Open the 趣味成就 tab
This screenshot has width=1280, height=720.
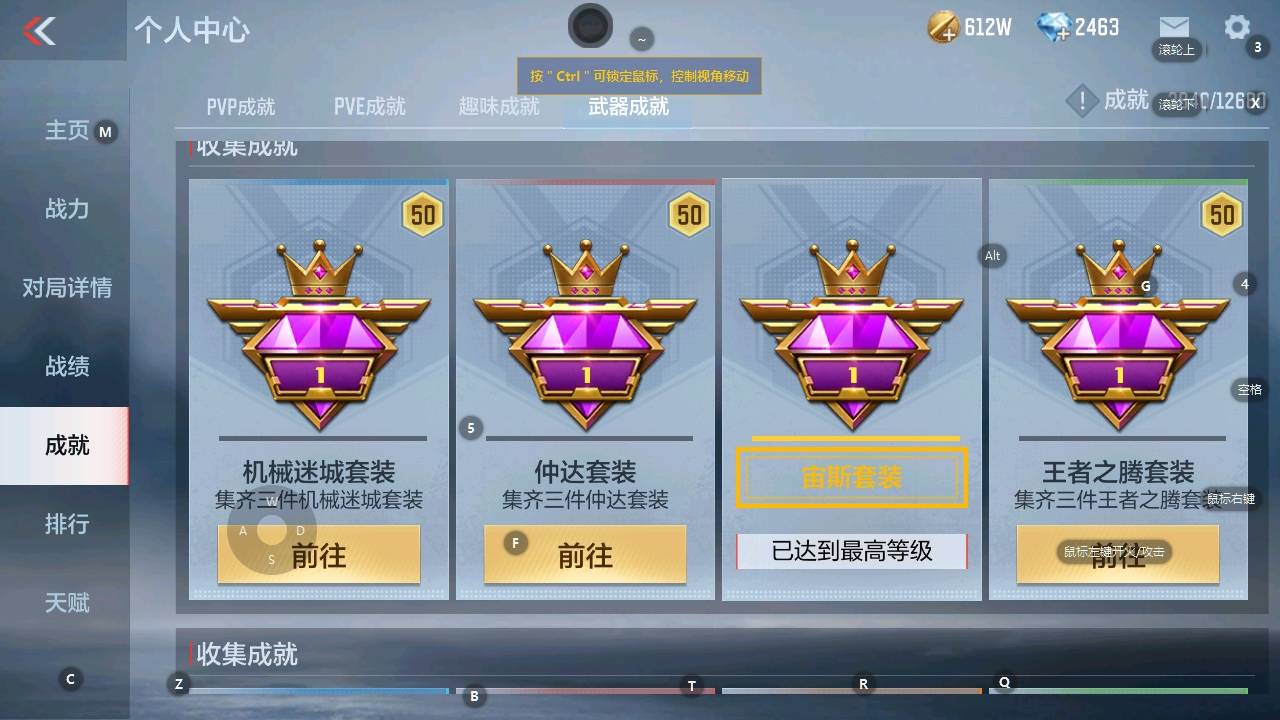497,106
